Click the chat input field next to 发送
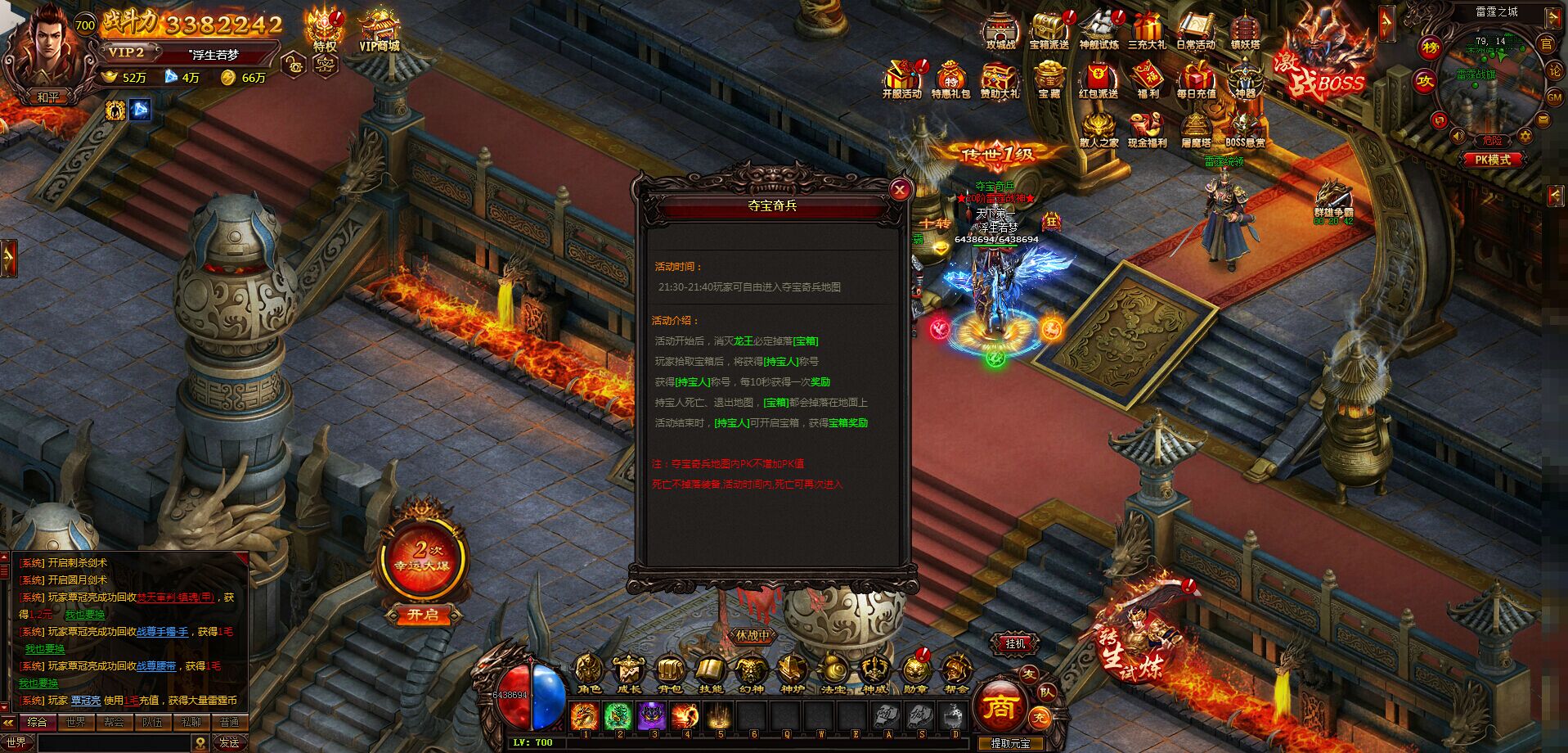This screenshot has width=1568, height=753. (x=115, y=742)
